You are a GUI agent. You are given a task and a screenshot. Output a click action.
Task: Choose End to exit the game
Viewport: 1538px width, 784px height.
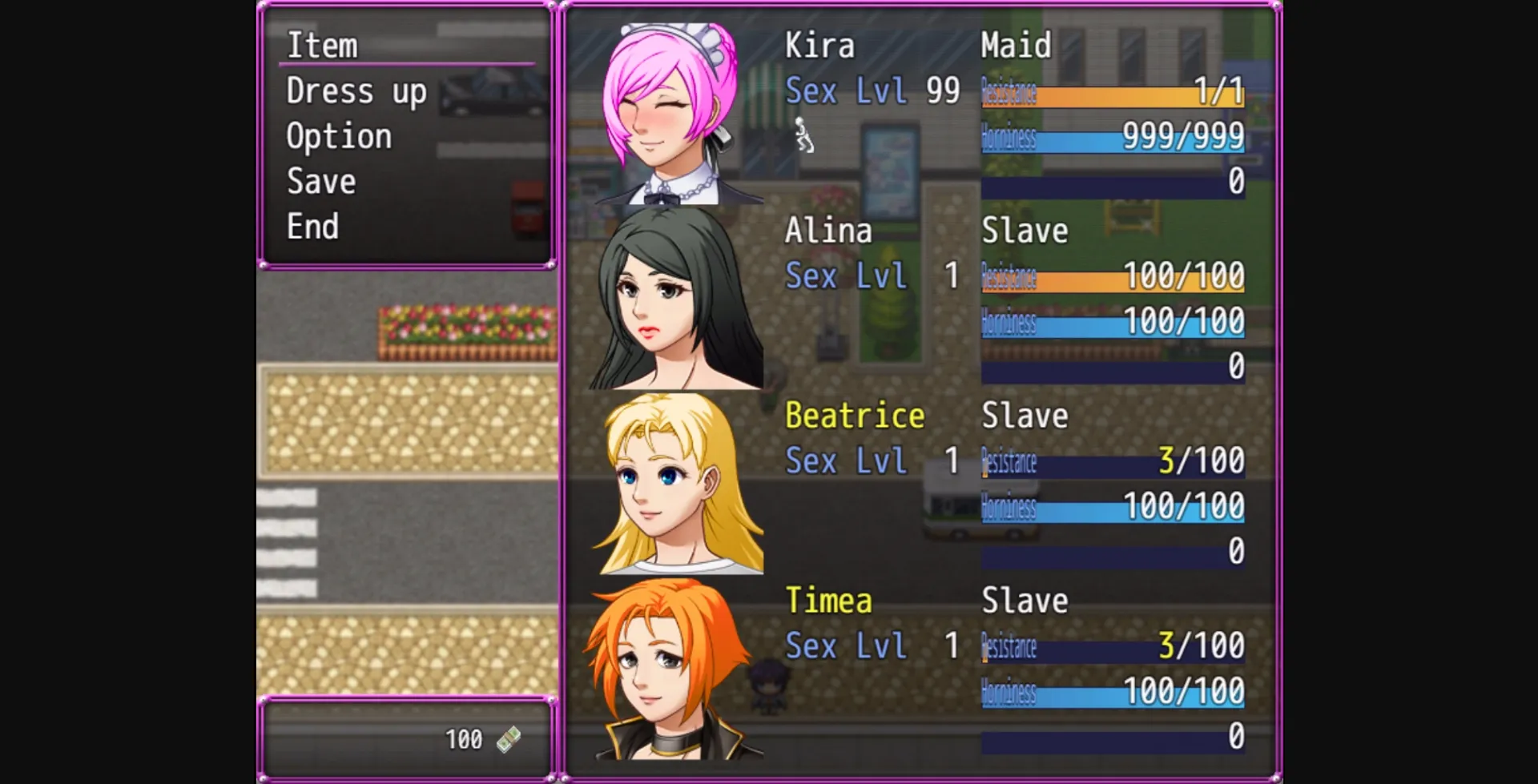(x=312, y=226)
